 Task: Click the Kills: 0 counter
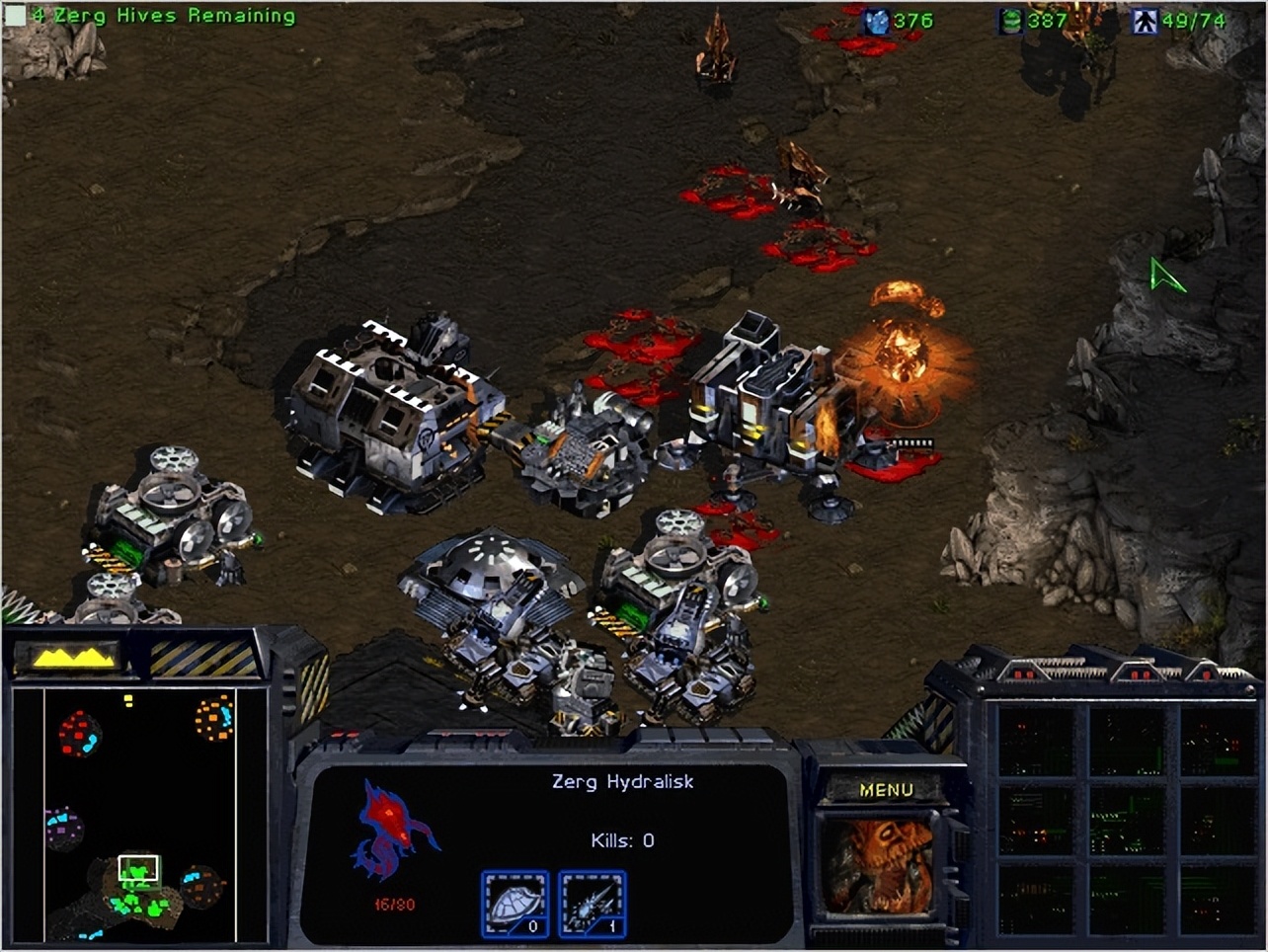coord(623,840)
